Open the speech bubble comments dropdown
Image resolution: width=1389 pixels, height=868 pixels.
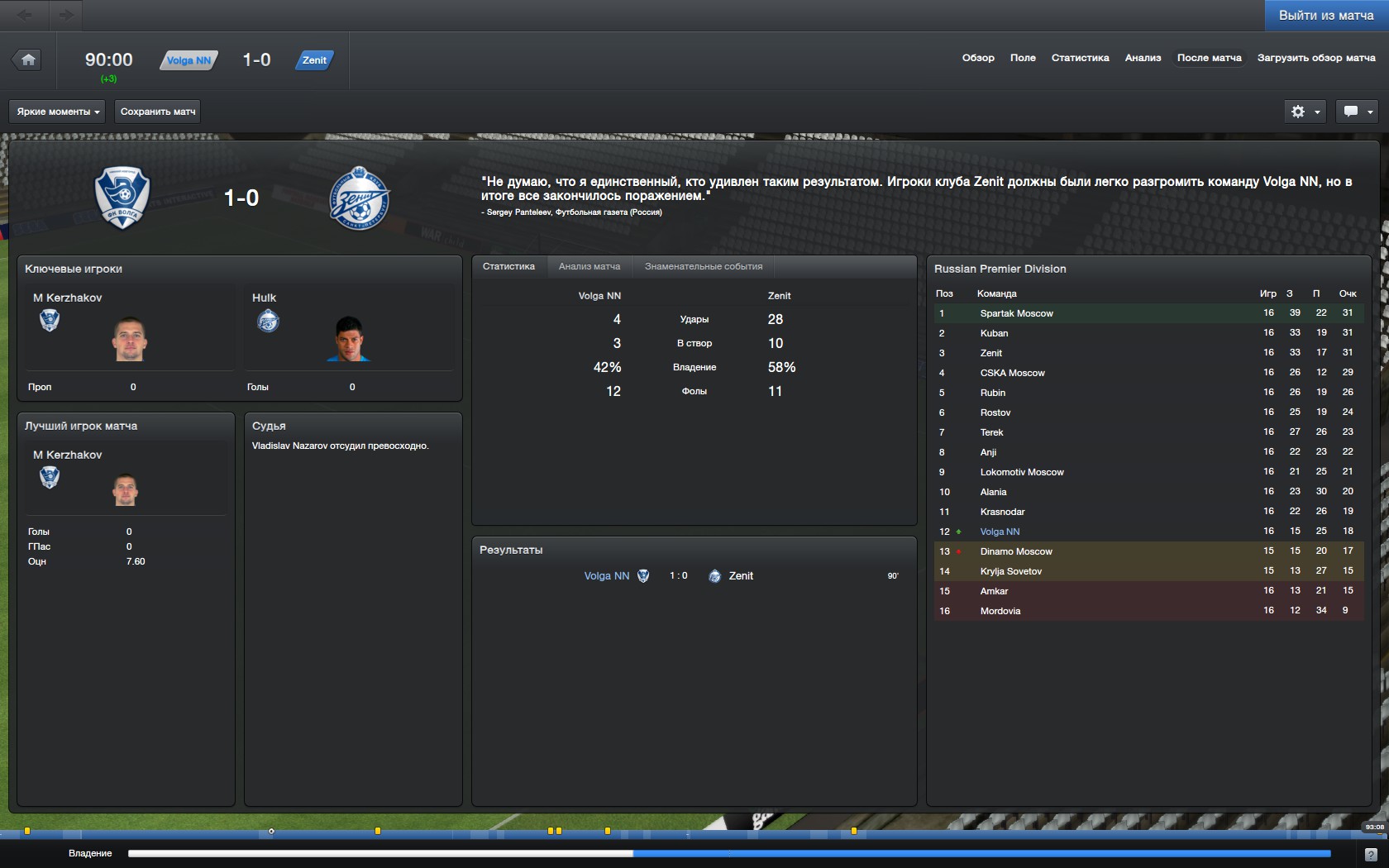1357,112
